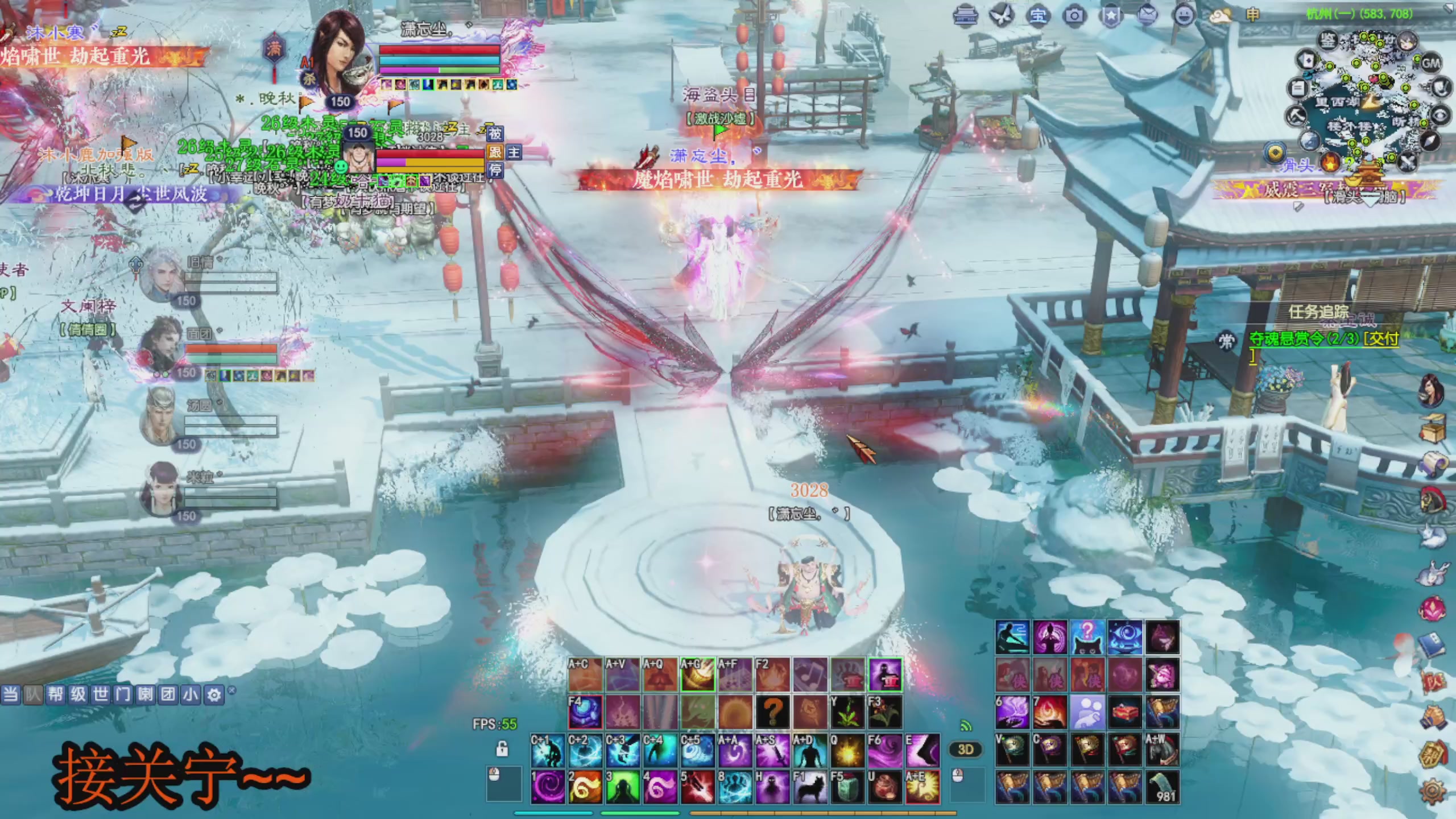This screenshot has width=1456, height=819.
Task: Toggle the 3D view button
Action: click(966, 750)
